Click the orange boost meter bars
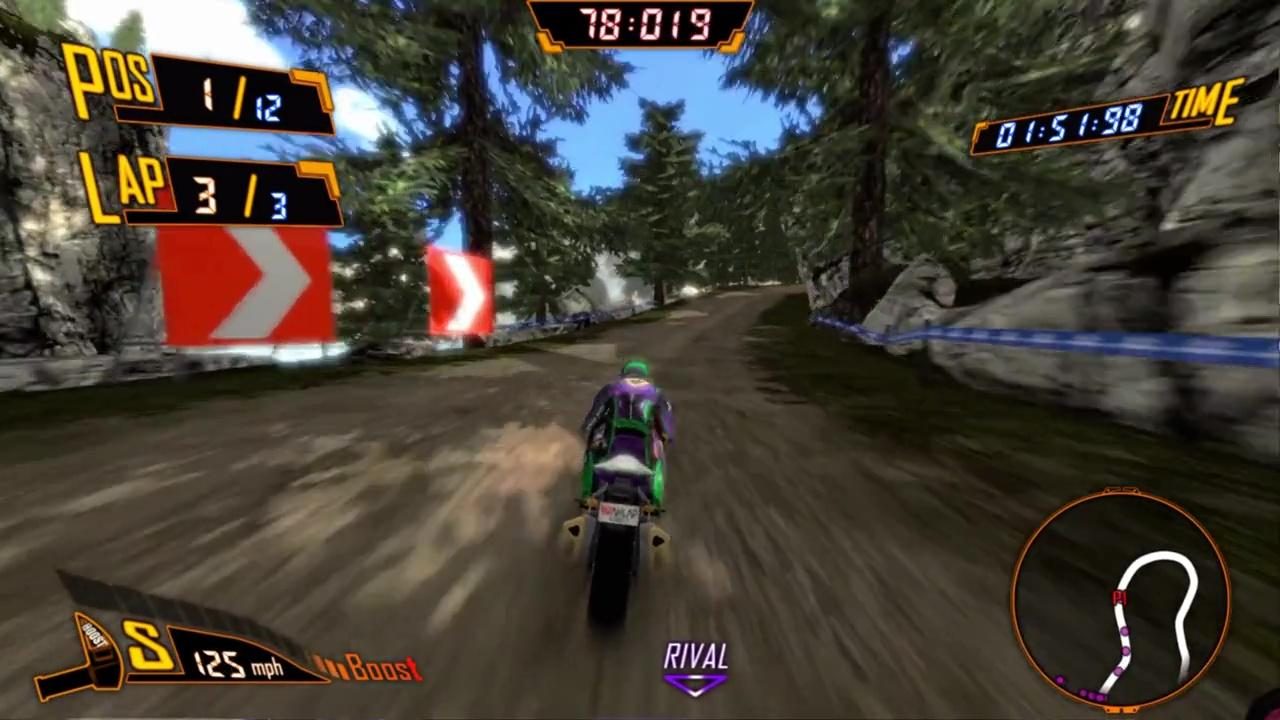 click(330, 668)
